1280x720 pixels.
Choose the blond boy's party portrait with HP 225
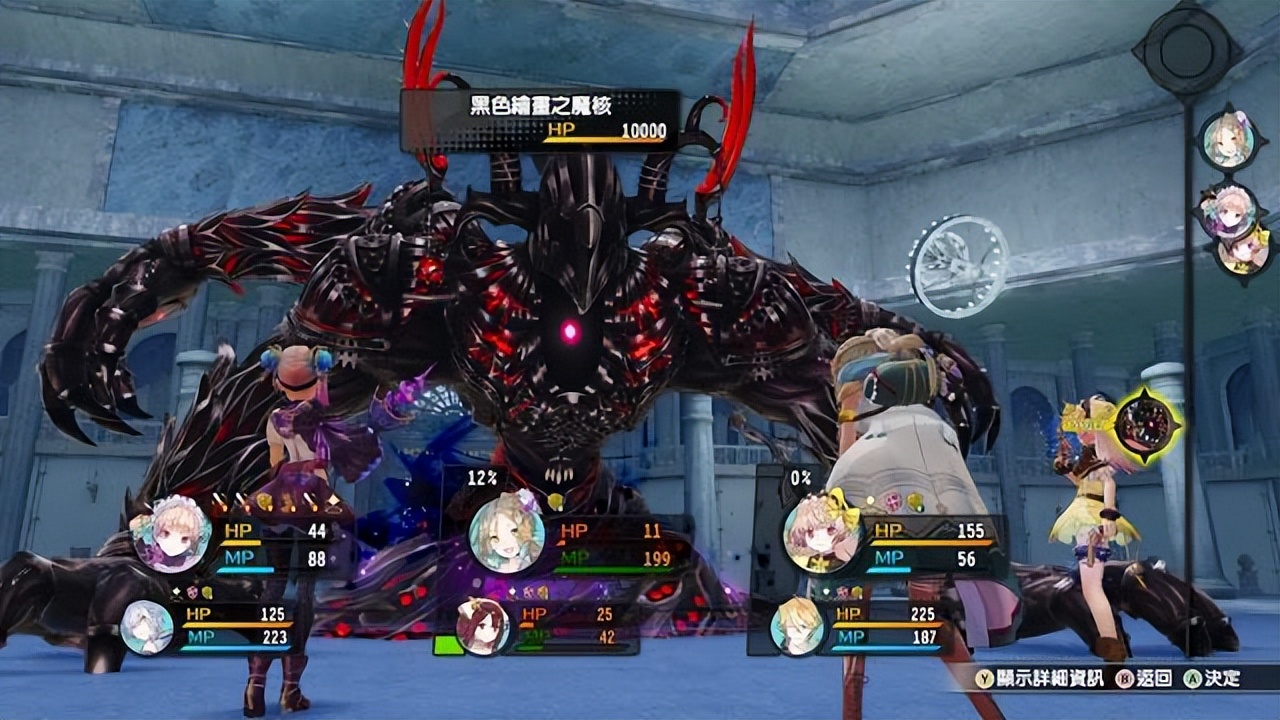797,628
